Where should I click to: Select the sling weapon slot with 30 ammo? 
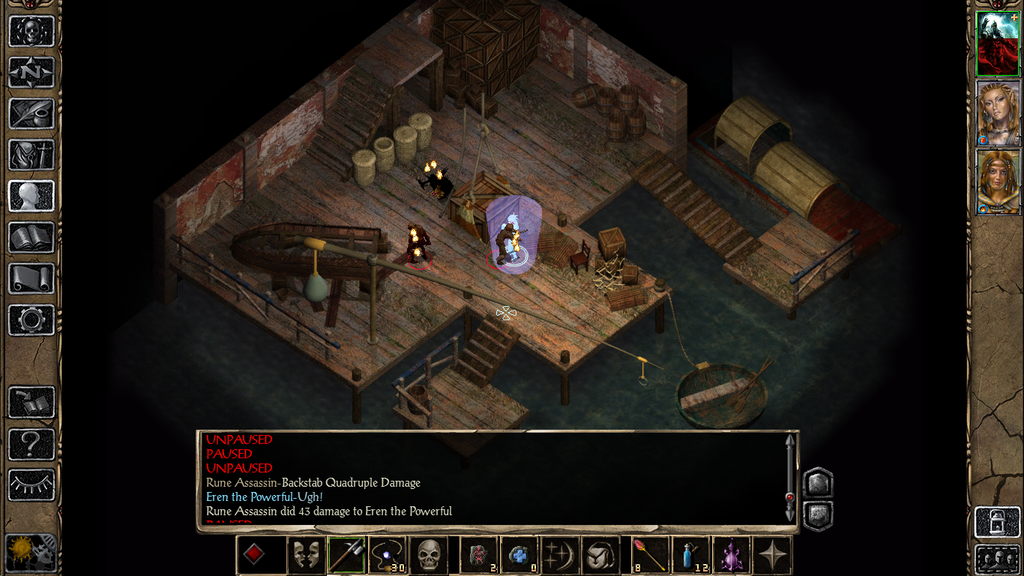pos(386,555)
